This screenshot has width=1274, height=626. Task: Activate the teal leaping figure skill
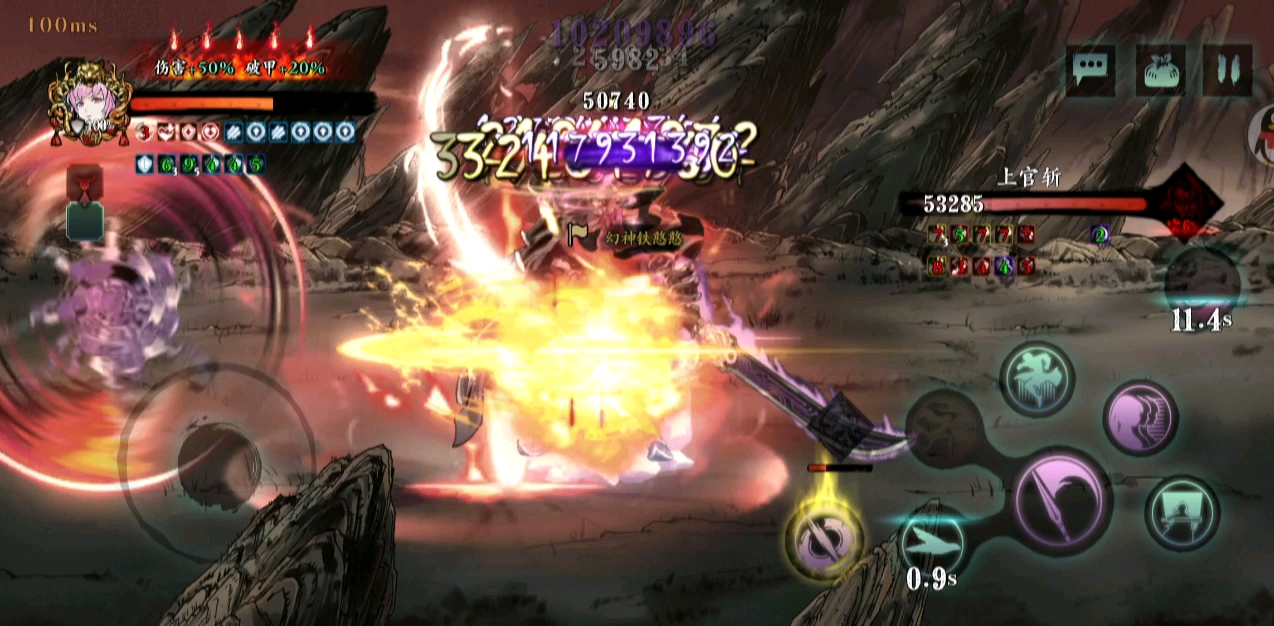point(1037,379)
